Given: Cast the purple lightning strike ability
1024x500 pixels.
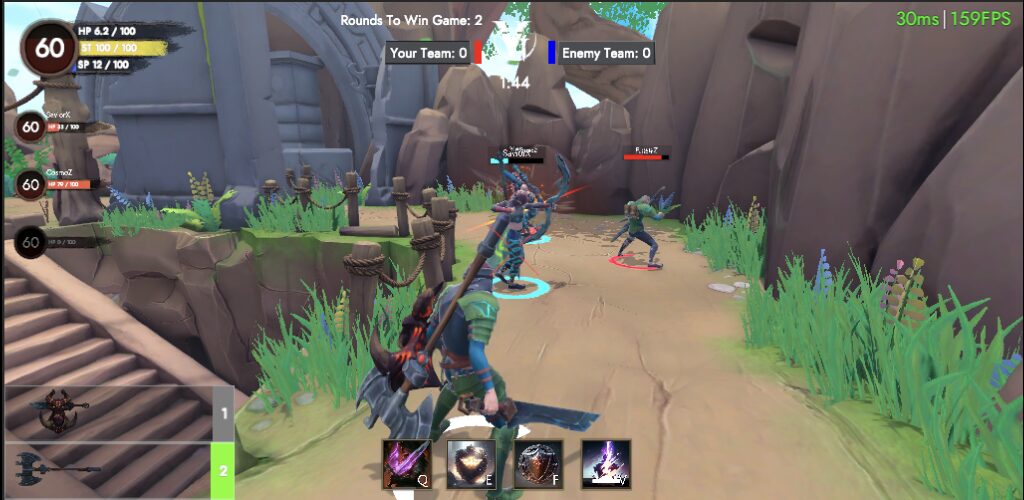Looking at the screenshot, I should [x=606, y=464].
